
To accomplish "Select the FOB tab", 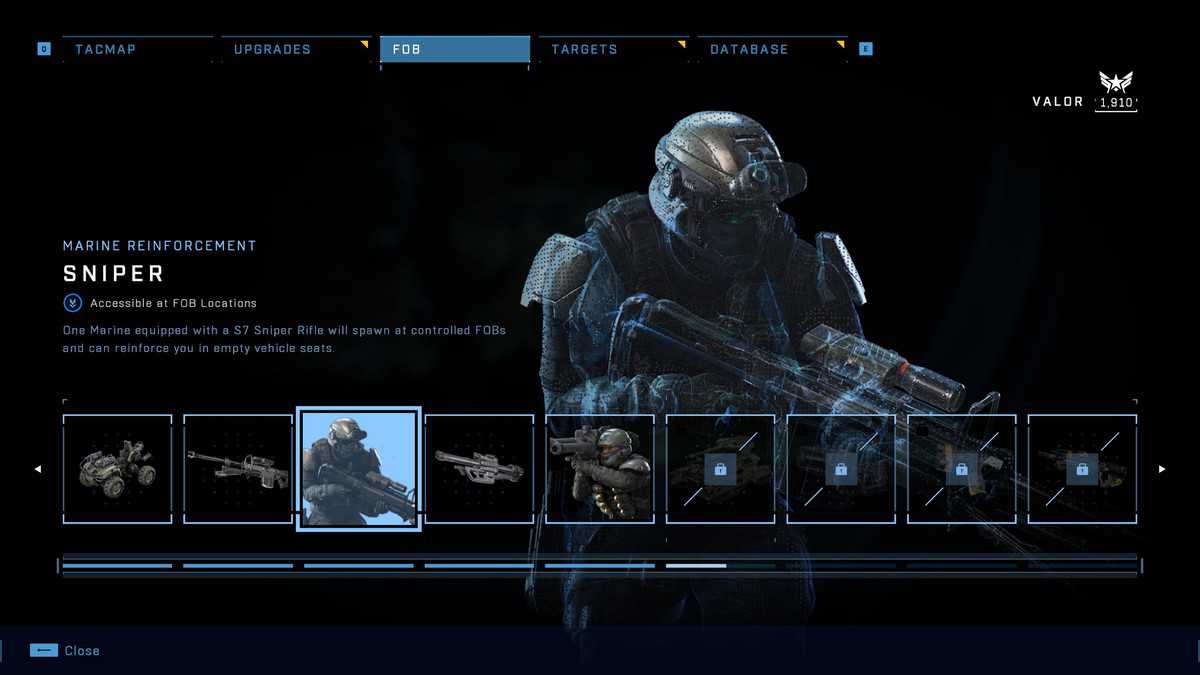I will [454, 49].
